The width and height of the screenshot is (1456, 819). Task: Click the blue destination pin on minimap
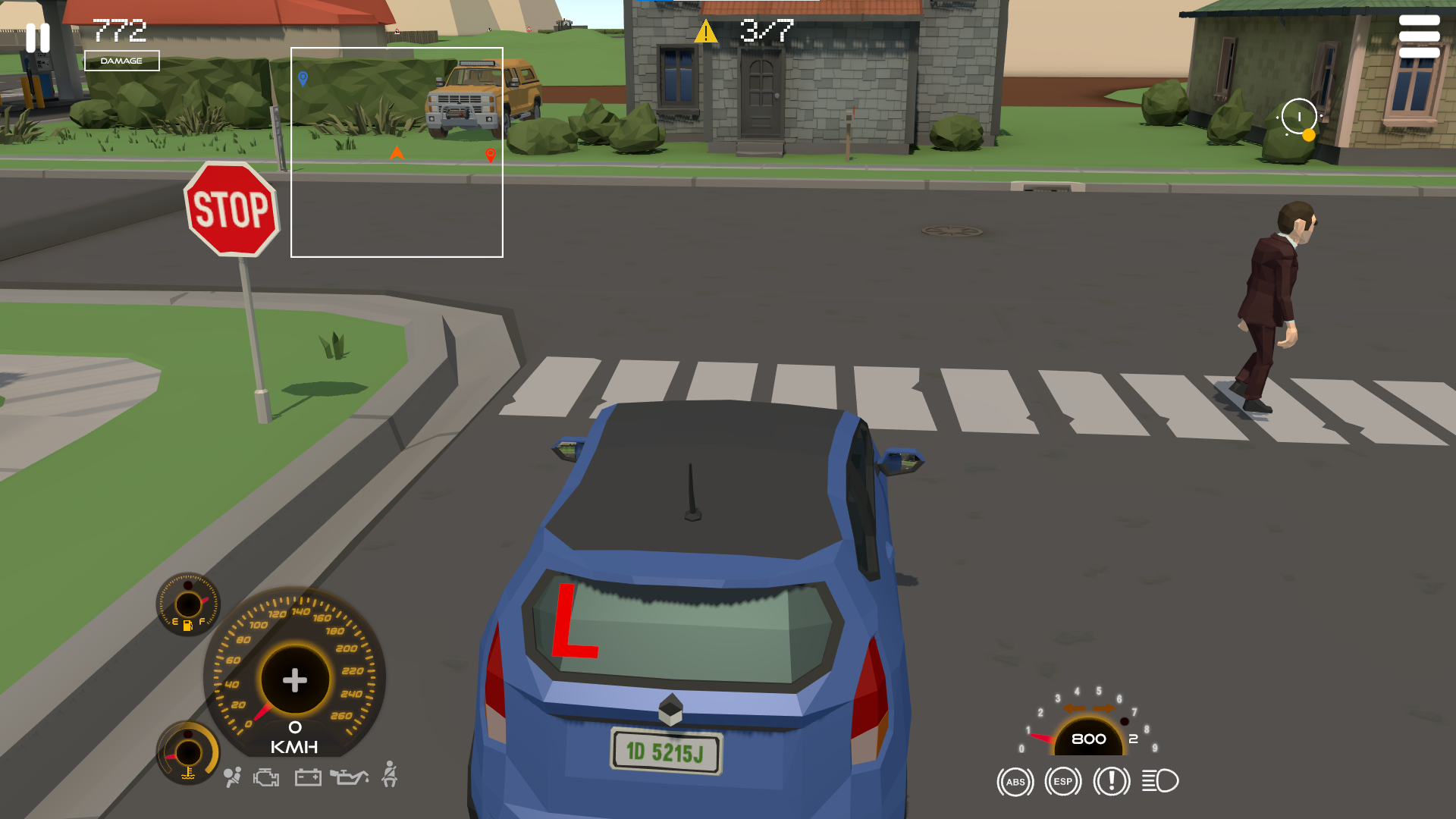coord(303,78)
